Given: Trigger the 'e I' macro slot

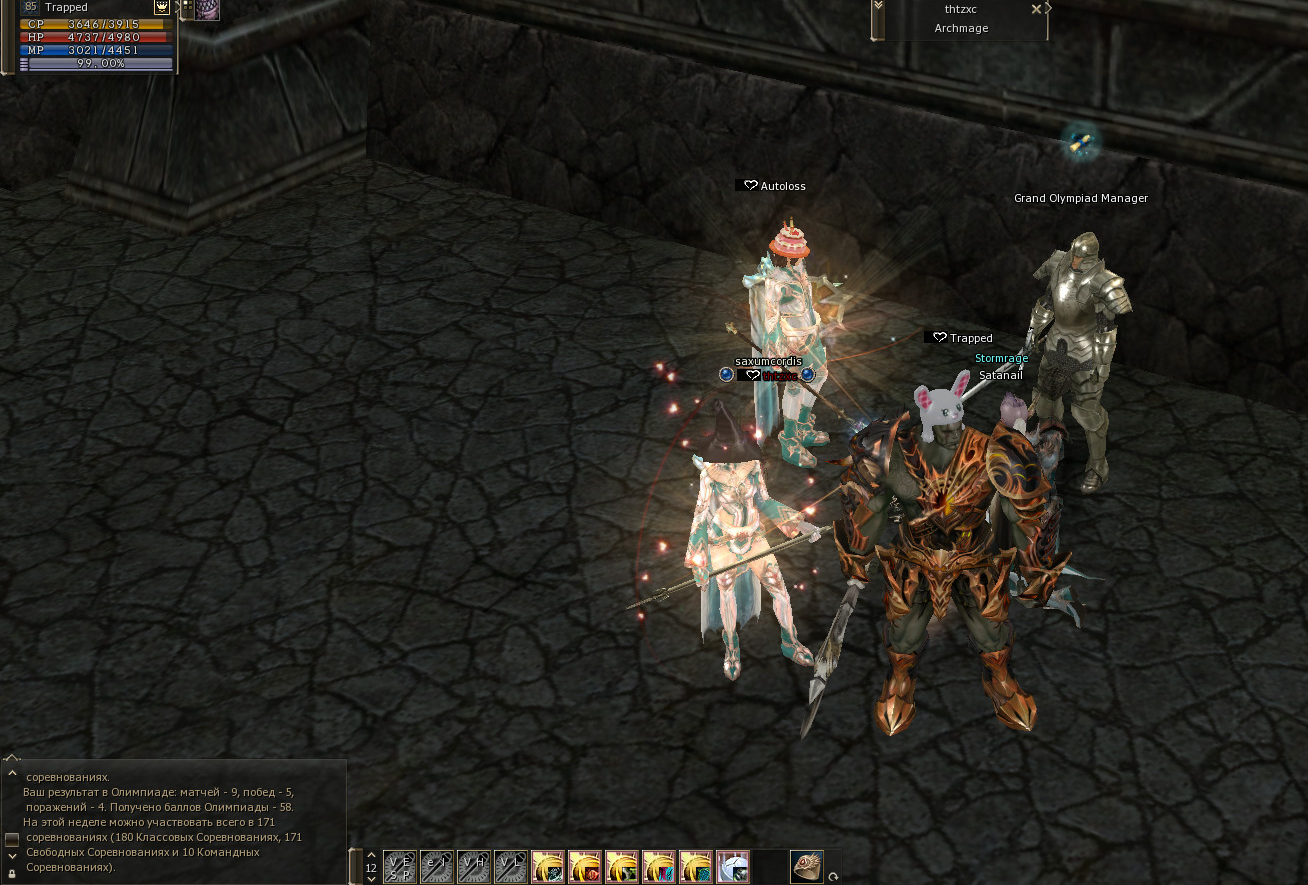Looking at the screenshot, I should pos(437,866).
